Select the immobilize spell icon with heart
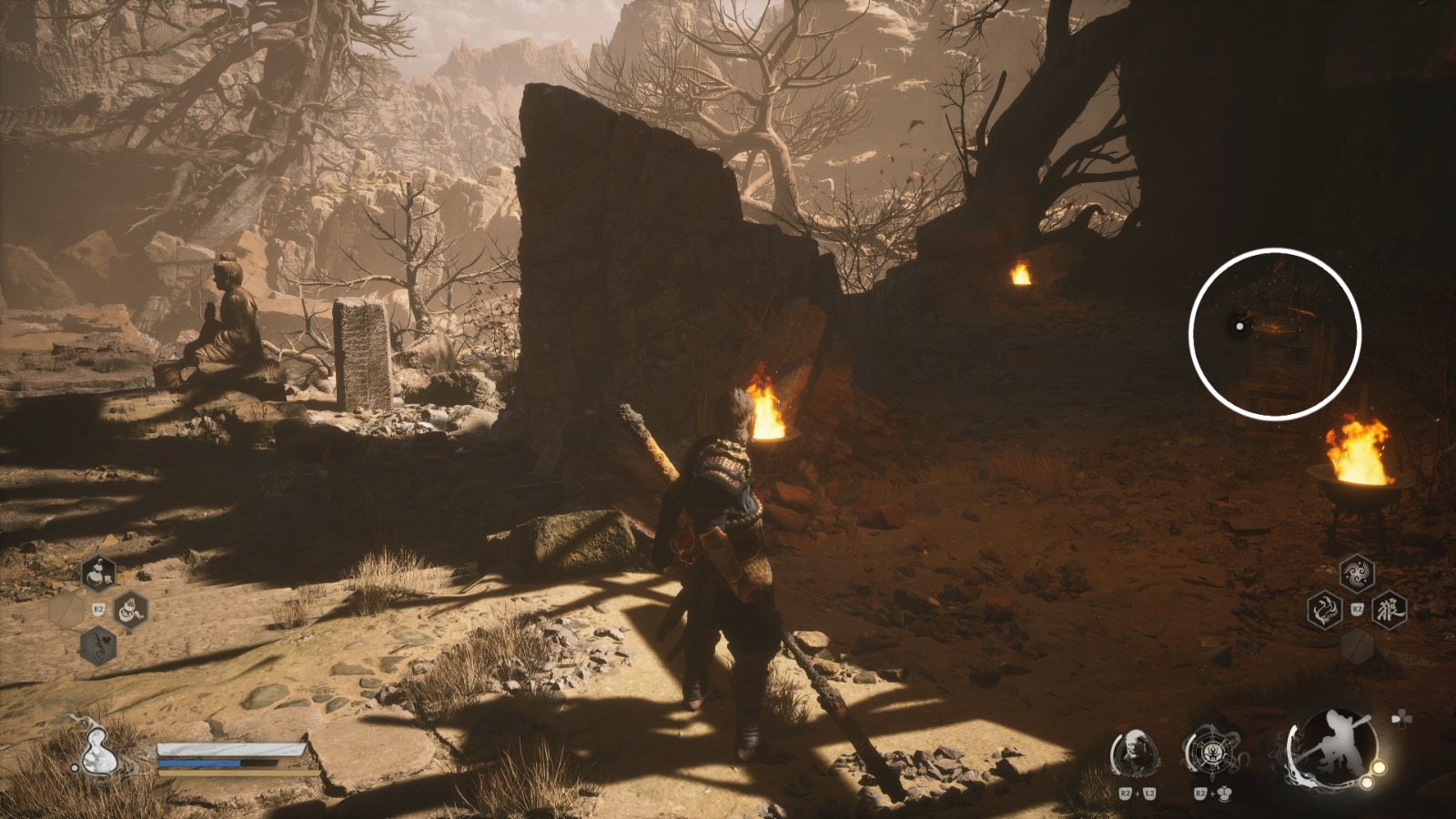Viewport: 1456px width, 819px height. [x=98, y=646]
